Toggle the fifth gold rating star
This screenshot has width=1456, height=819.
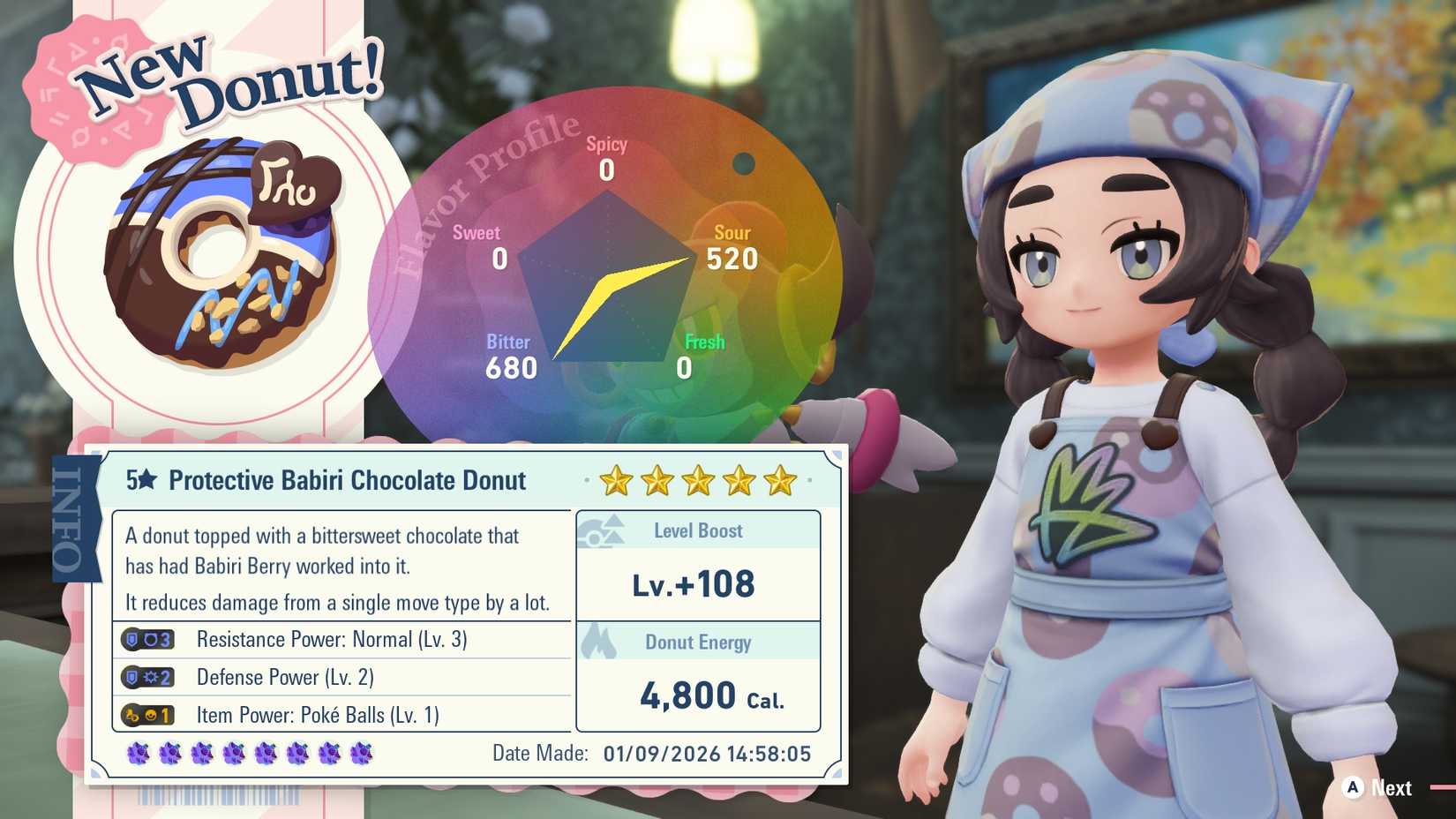[779, 481]
